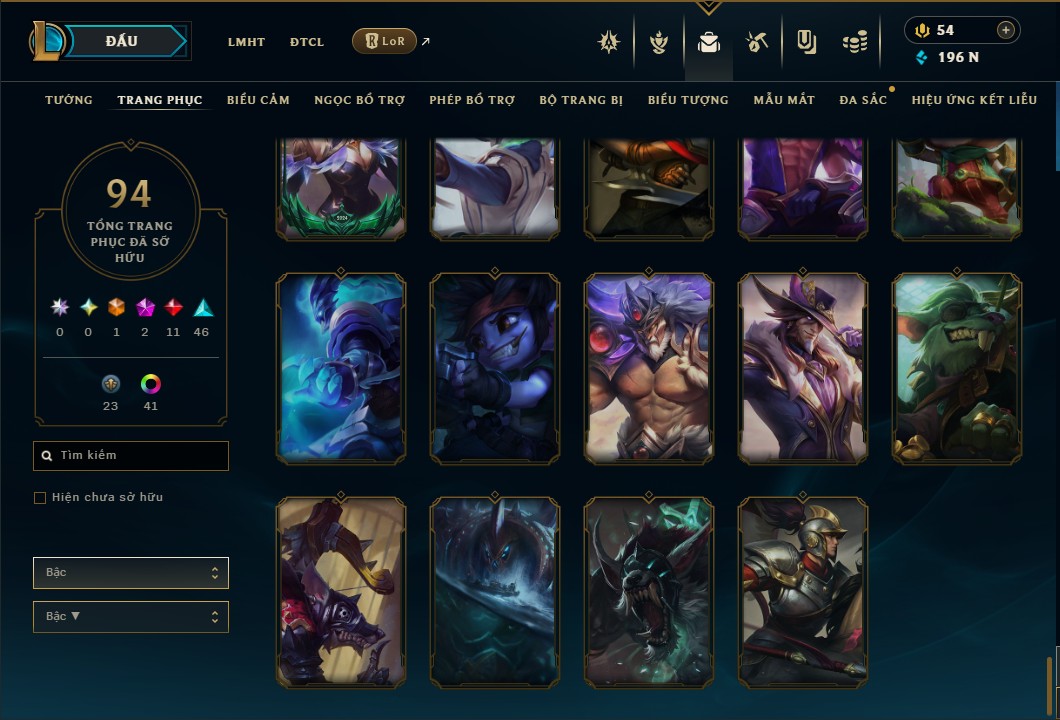Launch the LoR external link
This screenshot has height=720, width=1060.
[385, 41]
